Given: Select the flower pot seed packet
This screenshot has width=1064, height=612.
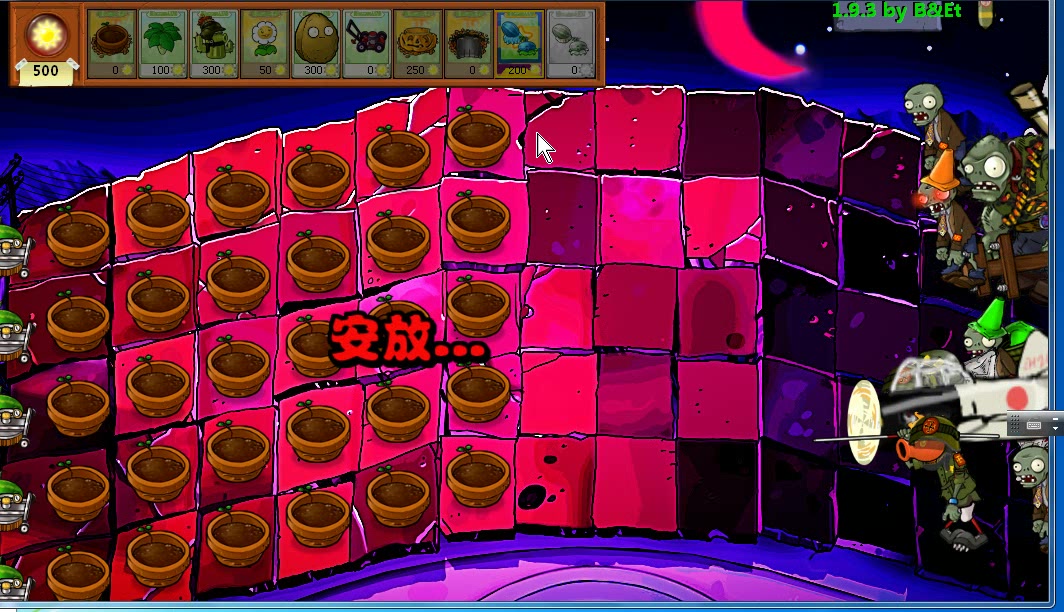Looking at the screenshot, I should (112, 43).
